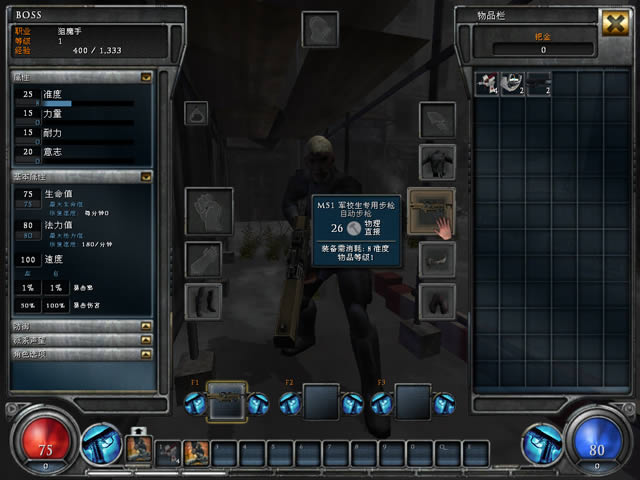This screenshot has width=640, height=480.
Task: Click the head equipment slot
Action: tap(320, 29)
